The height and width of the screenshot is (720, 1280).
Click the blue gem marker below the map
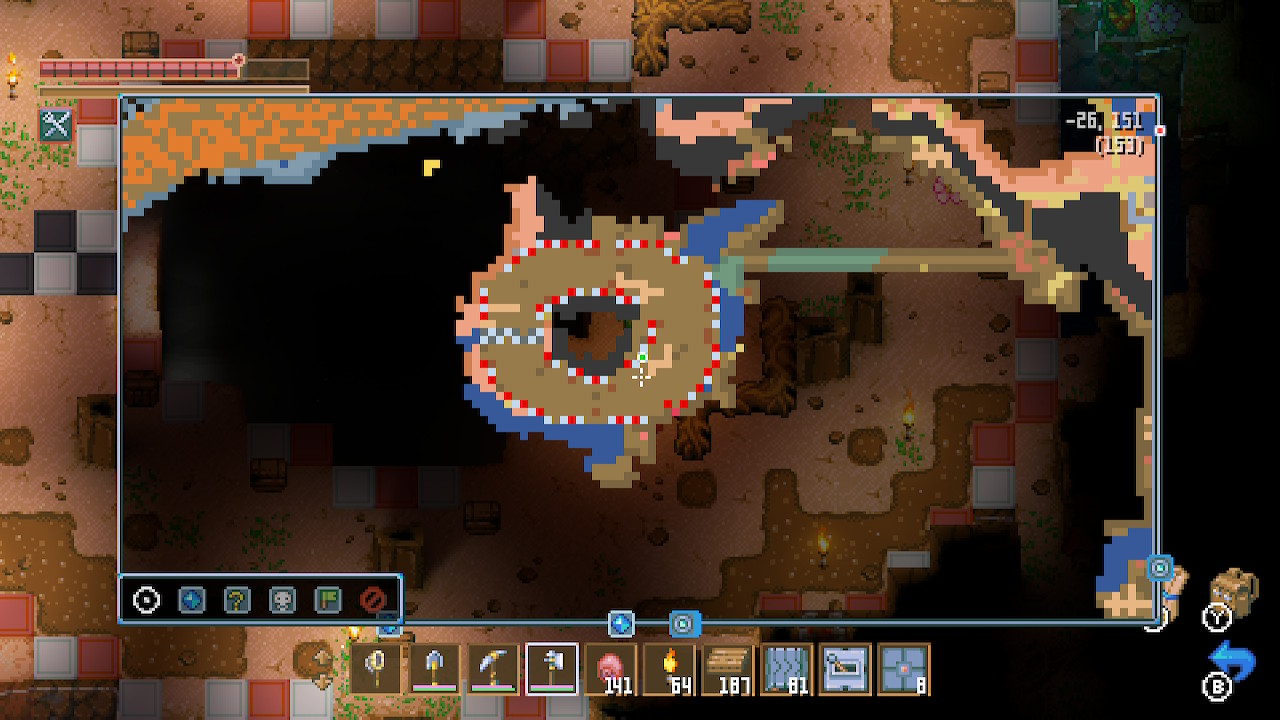621,624
